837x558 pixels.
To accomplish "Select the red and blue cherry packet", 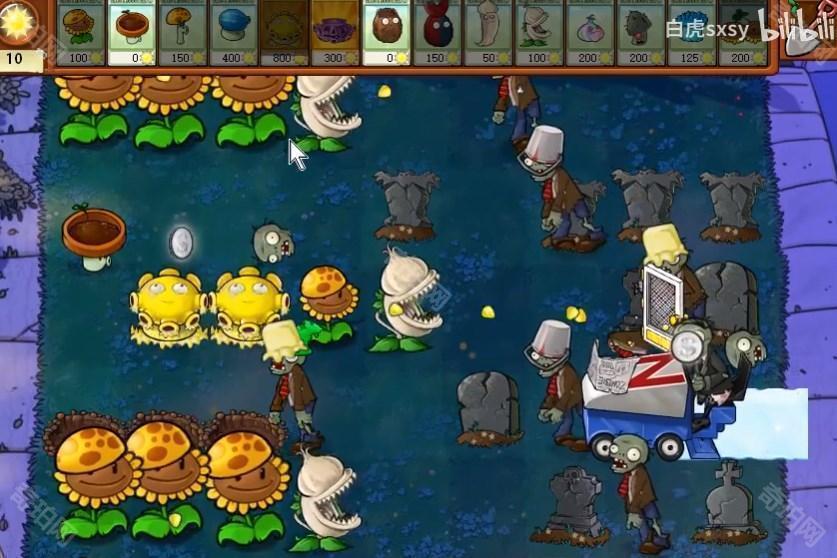I will (437, 32).
